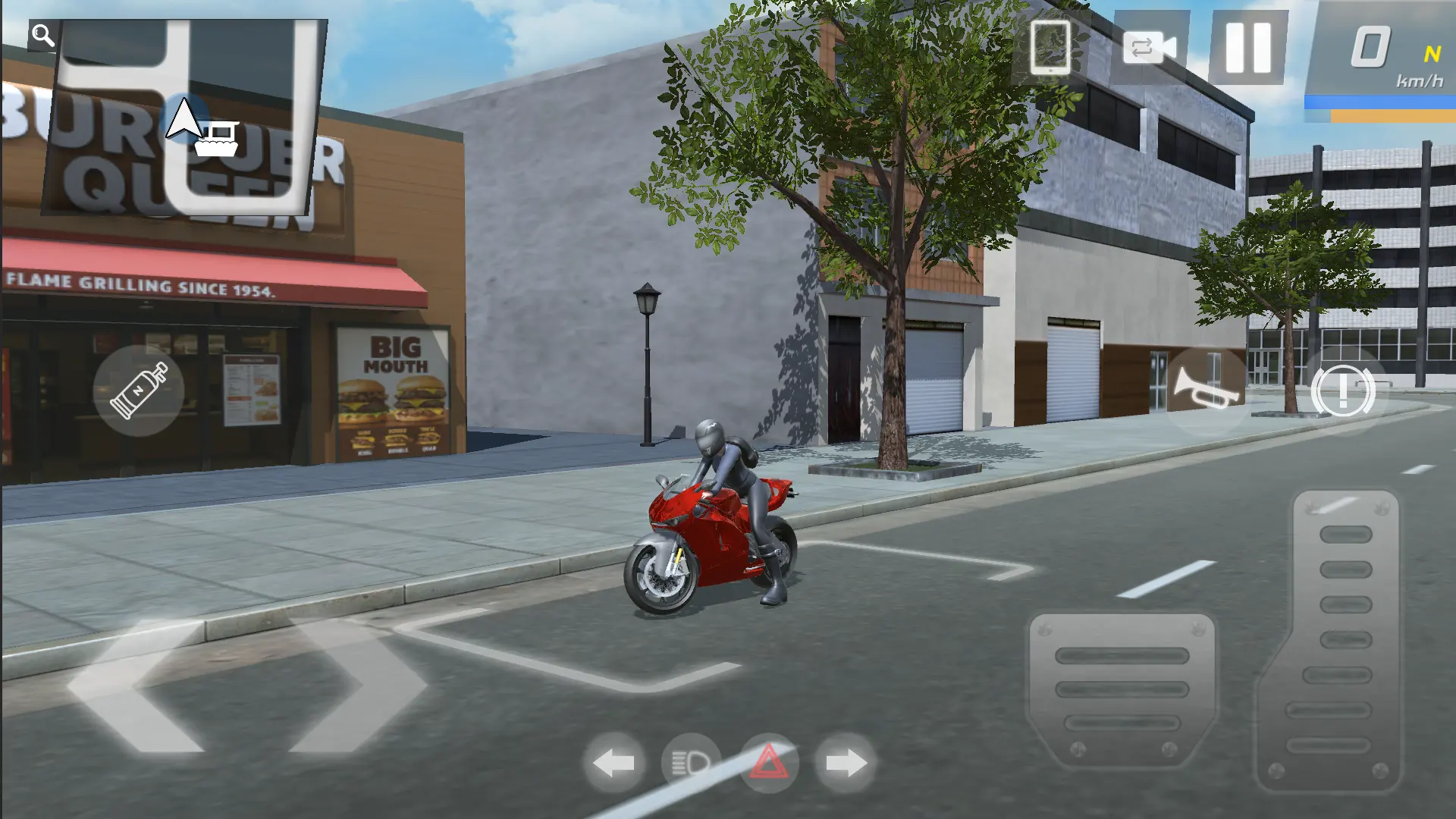Honk the horn button
This screenshot has width=1456, height=819.
coord(1204,388)
